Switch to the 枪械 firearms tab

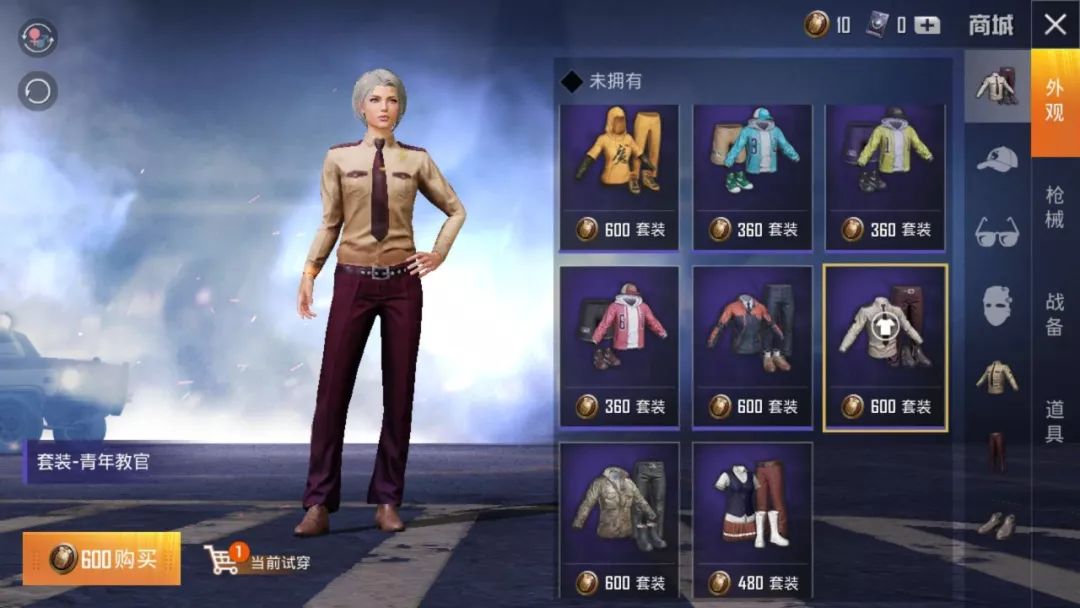pyautogui.click(x=1055, y=207)
